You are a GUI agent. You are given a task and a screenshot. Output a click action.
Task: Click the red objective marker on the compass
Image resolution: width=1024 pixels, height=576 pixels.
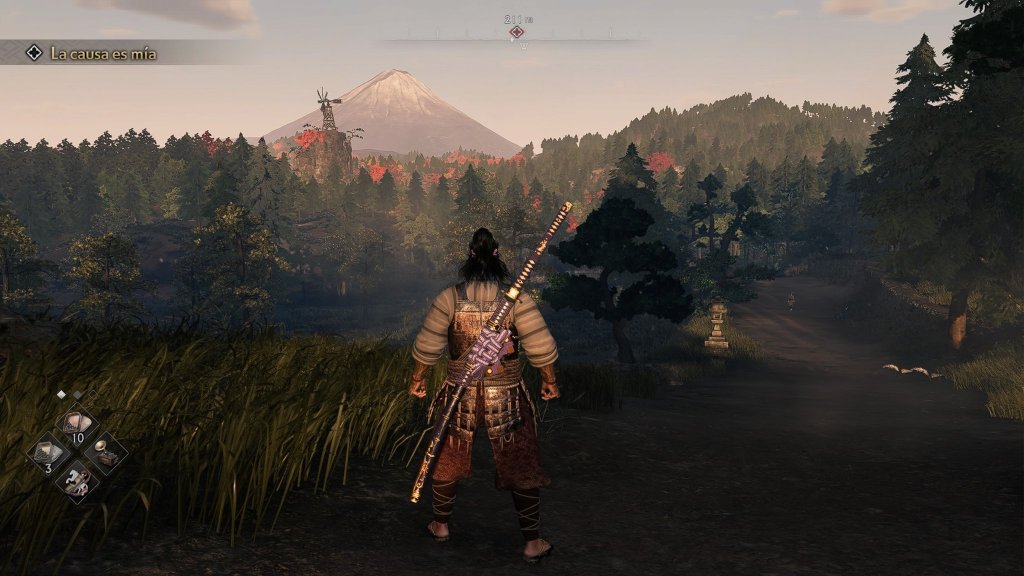[516, 32]
